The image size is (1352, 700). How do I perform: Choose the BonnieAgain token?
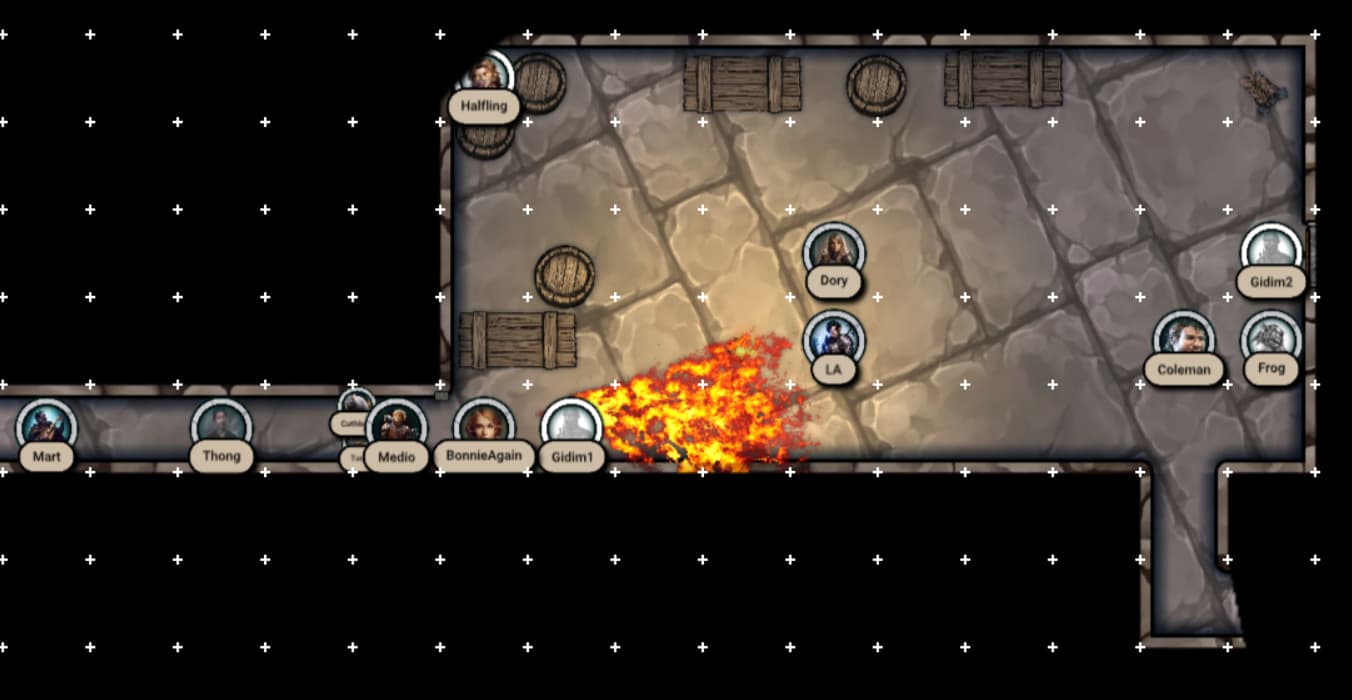pos(484,427)
